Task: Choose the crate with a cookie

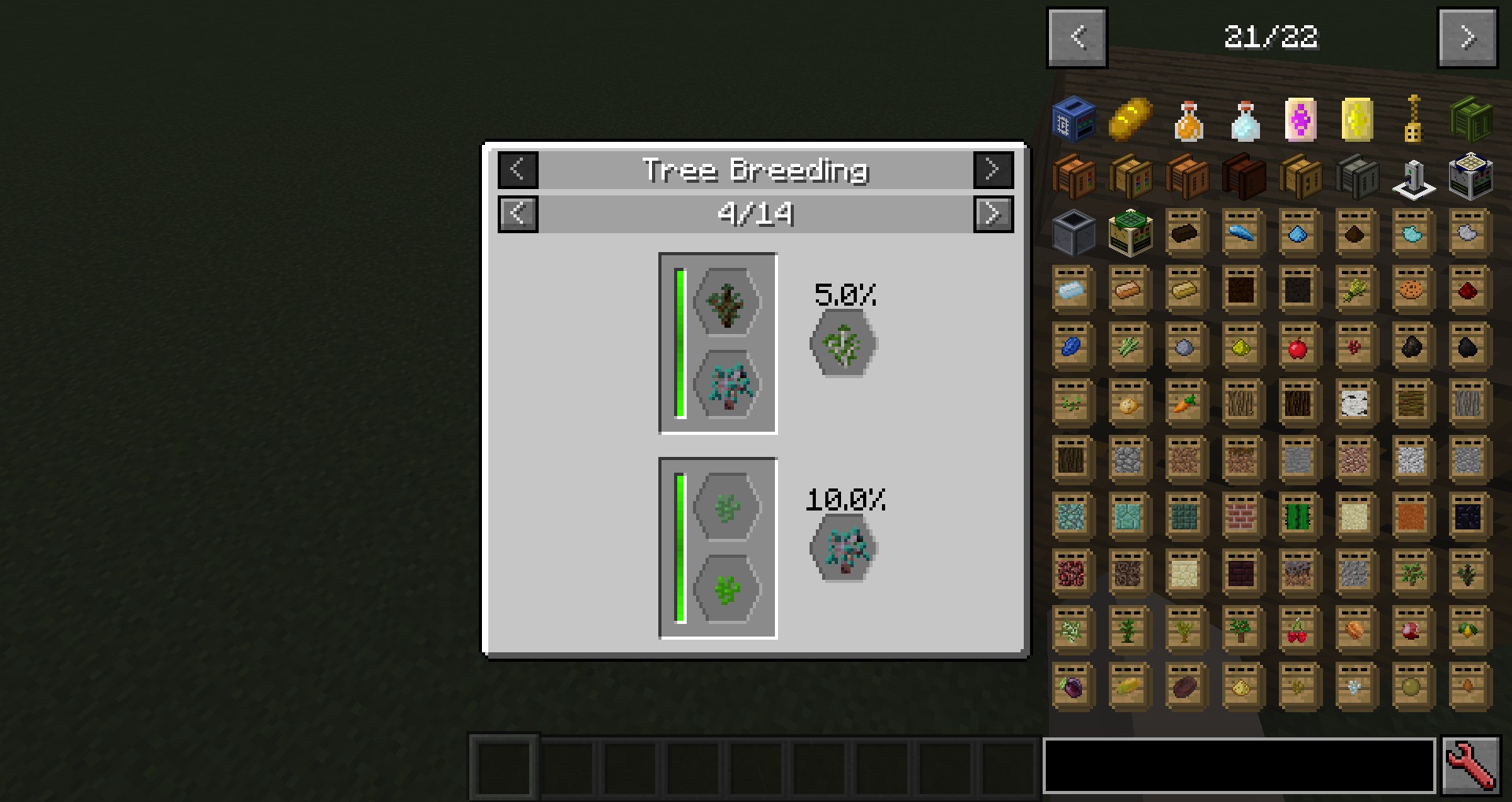Action: pyautogui.click(x=1411, y=290)
